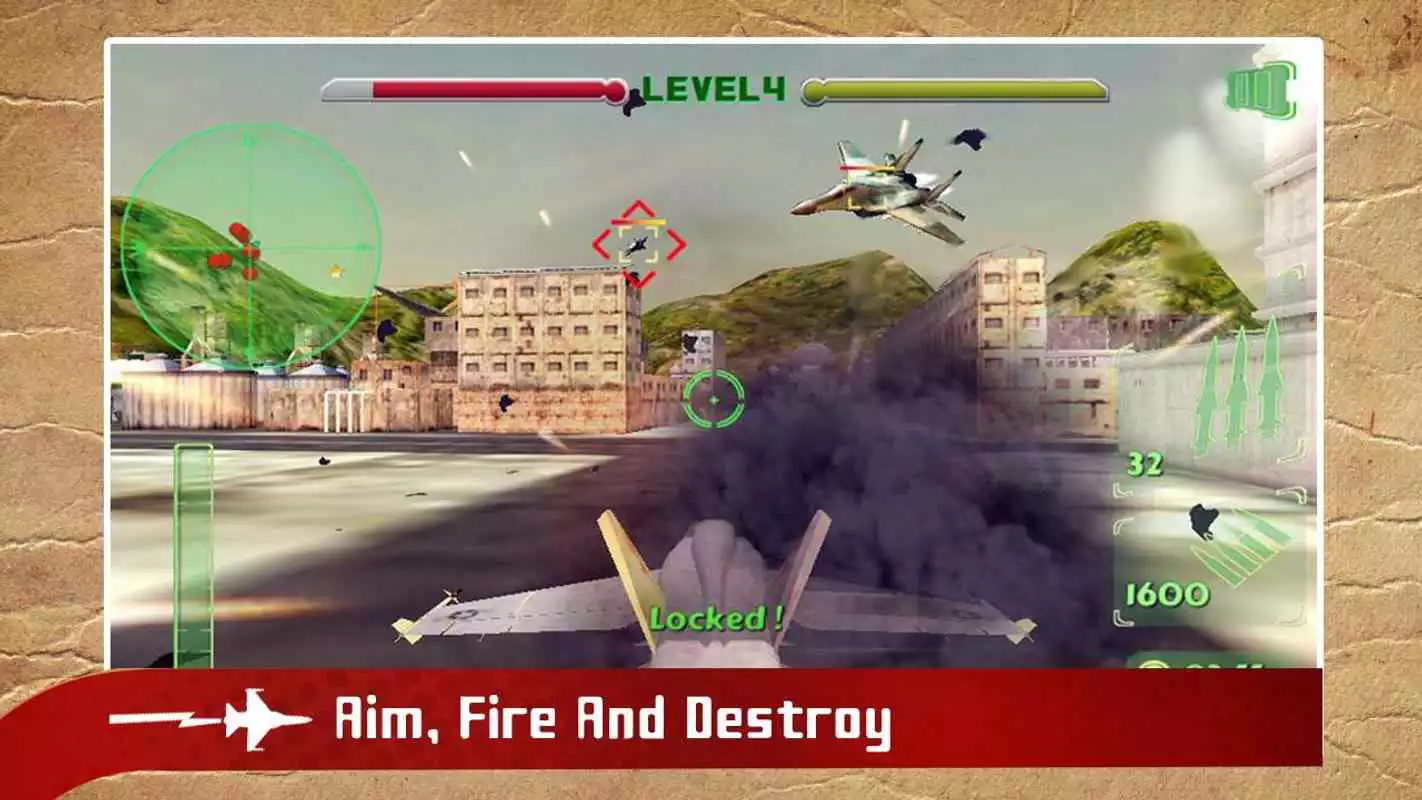1422x800 pixels.
Task: Open the LEVEL 4 stage details
Action: tap(711, 90)
